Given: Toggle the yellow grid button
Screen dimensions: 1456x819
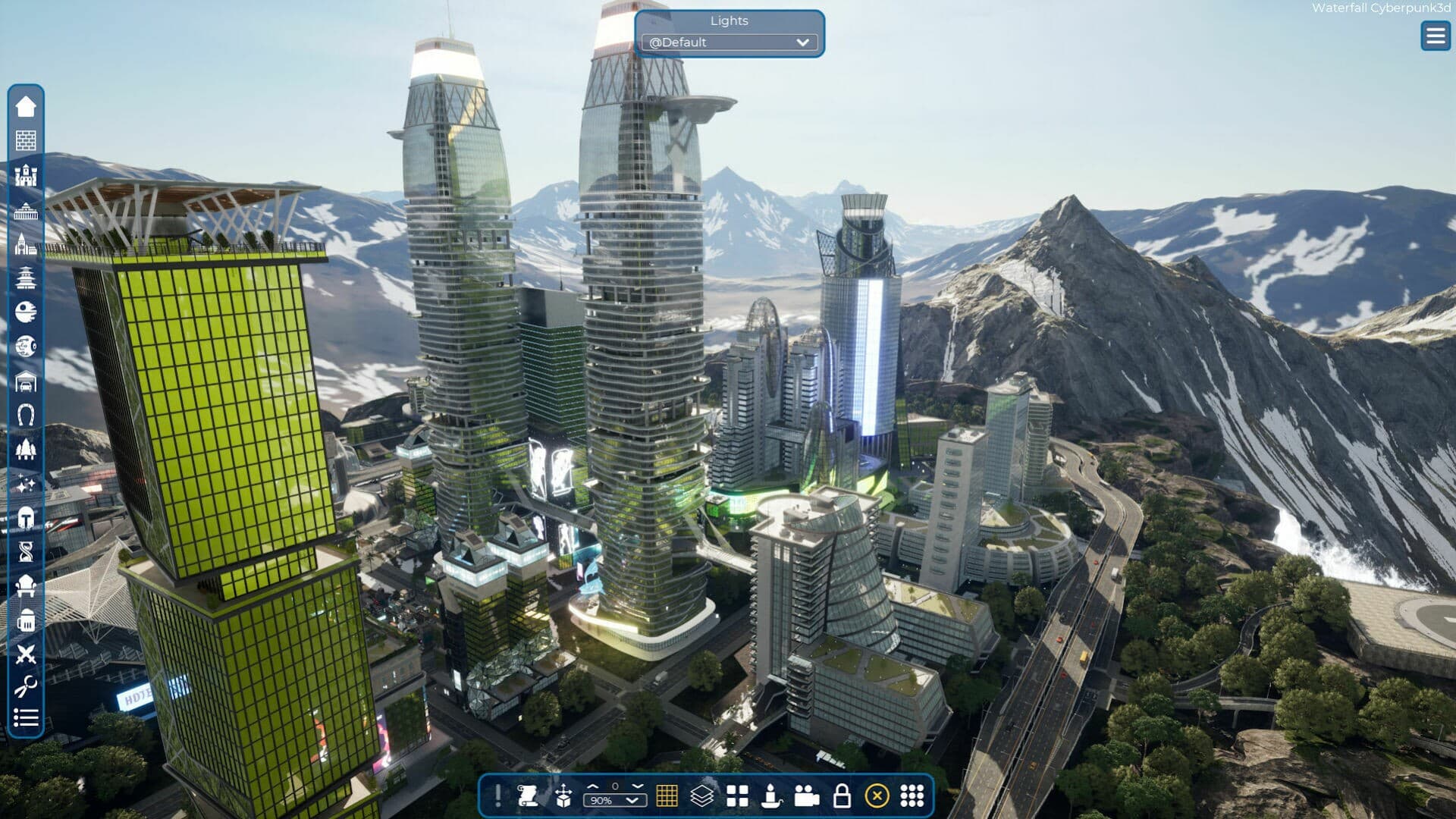Looking at the screenshot, I should coord(667,795).
